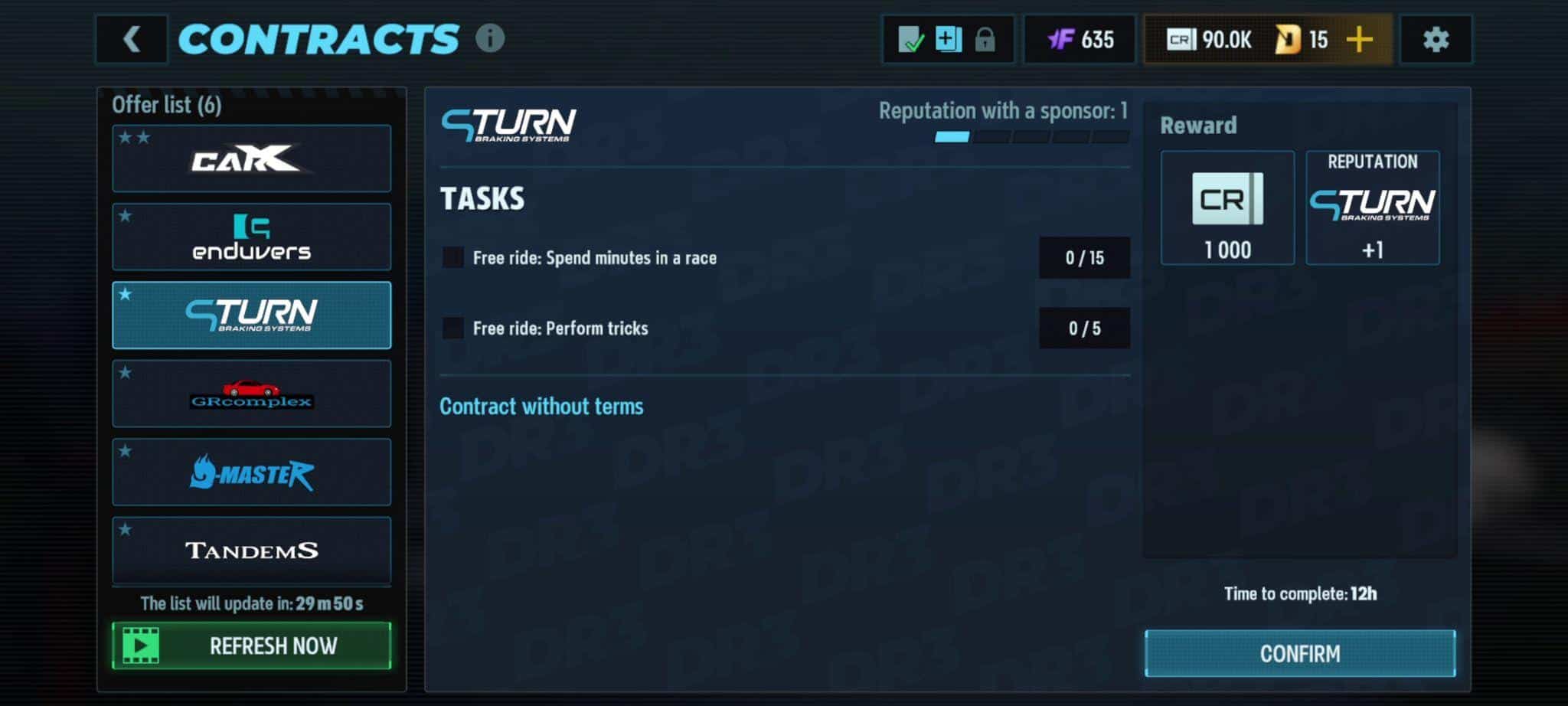Open the active contracts checkmark icon
This screenshot has height=706, width=1568.
[x=910, y=39]
